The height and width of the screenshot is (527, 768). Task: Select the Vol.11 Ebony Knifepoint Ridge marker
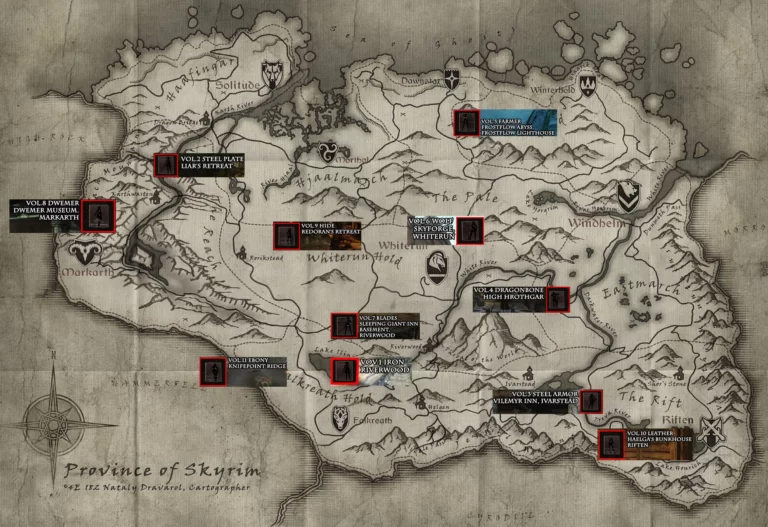(213, 370)
